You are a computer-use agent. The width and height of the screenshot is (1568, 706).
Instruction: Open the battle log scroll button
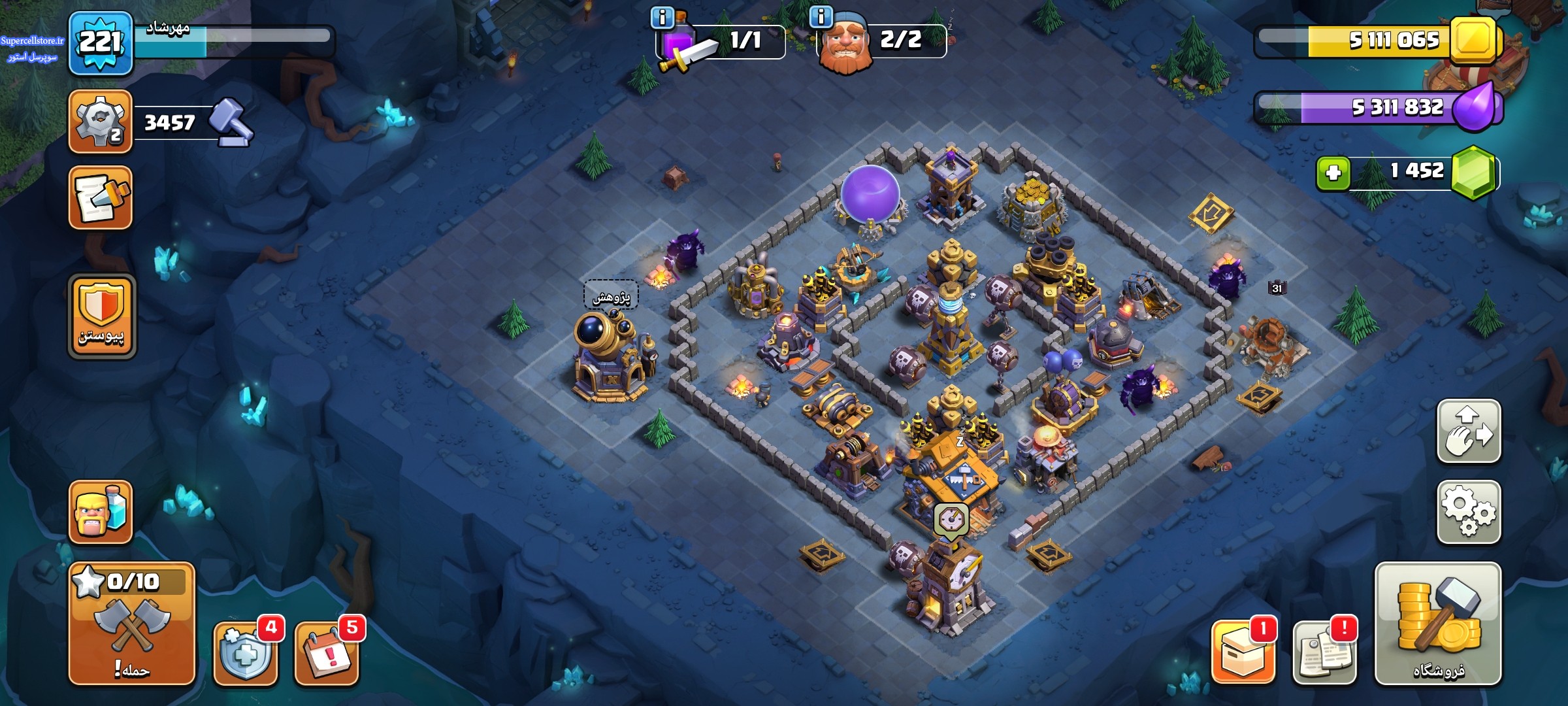[x=101, y=197]
